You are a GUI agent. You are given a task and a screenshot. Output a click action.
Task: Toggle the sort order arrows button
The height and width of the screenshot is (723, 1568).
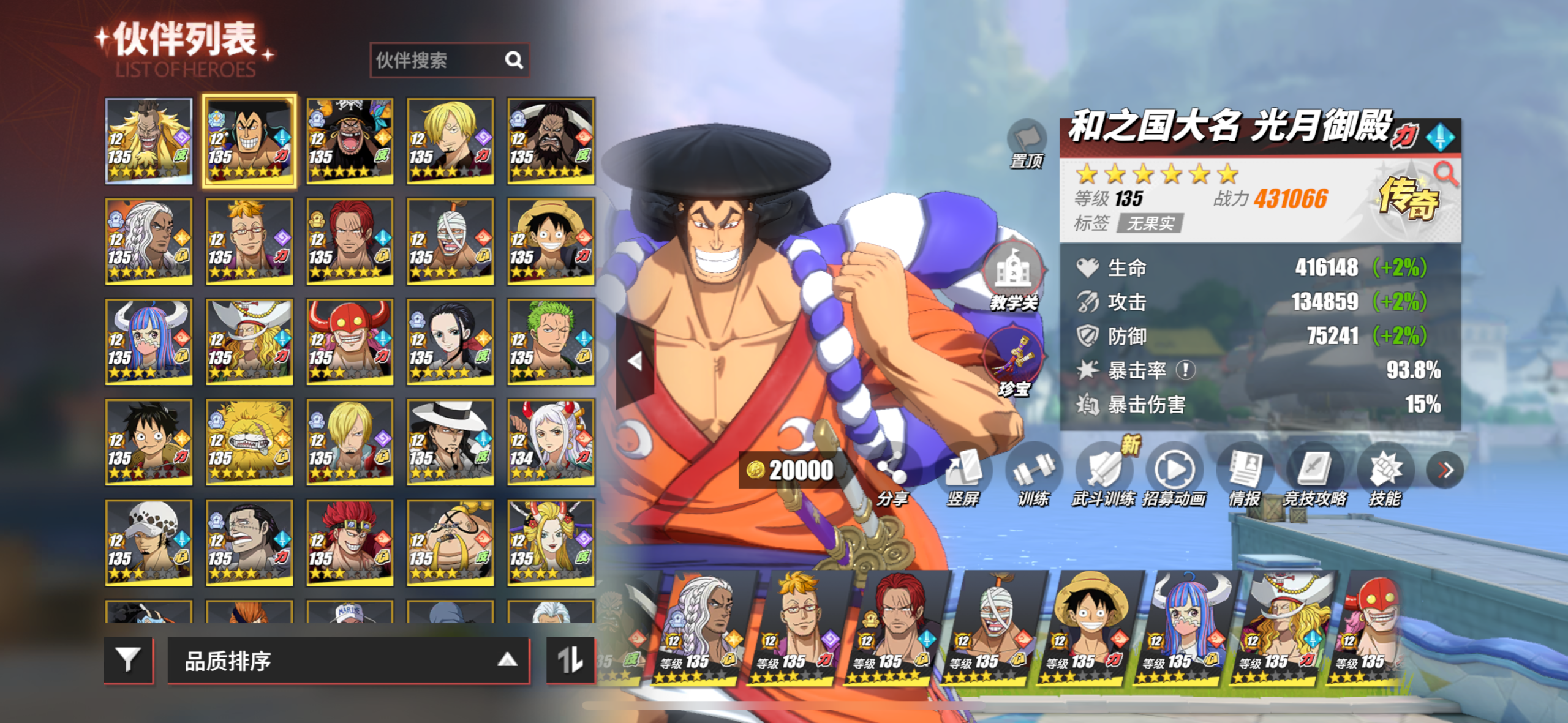pyautogui.click(x=570, y=659)
